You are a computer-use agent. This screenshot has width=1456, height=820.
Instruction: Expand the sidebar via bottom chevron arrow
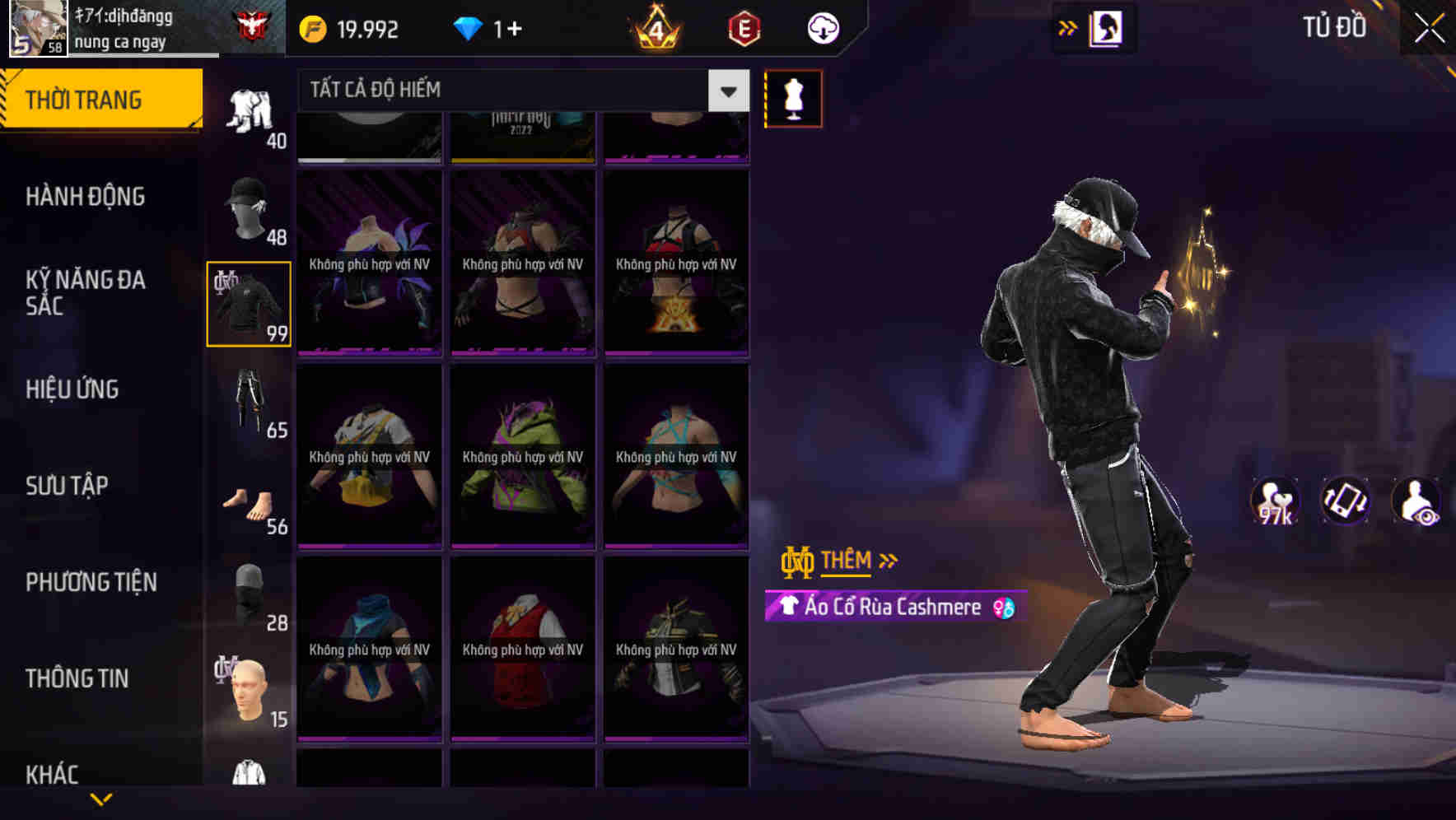tap(101, 800)
